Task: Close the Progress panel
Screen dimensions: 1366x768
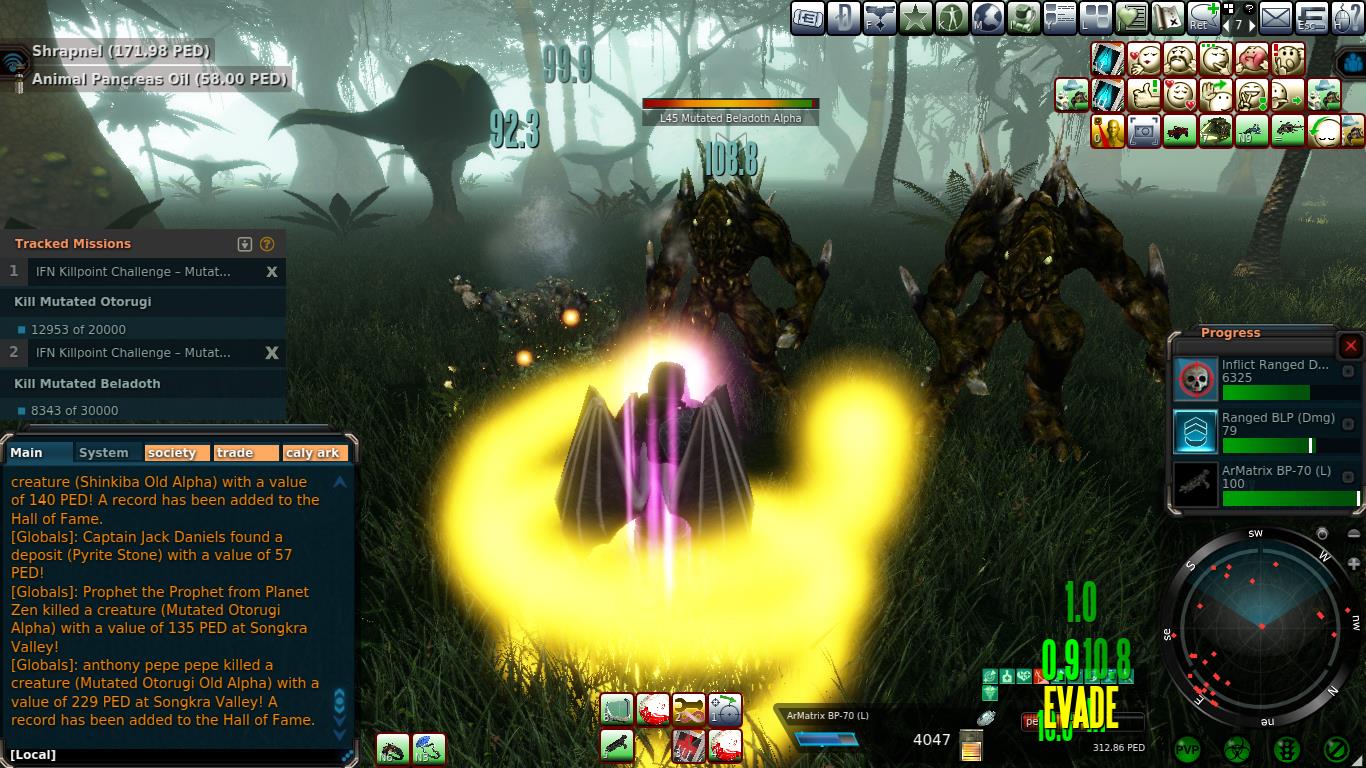Action: coord(1350,346)
